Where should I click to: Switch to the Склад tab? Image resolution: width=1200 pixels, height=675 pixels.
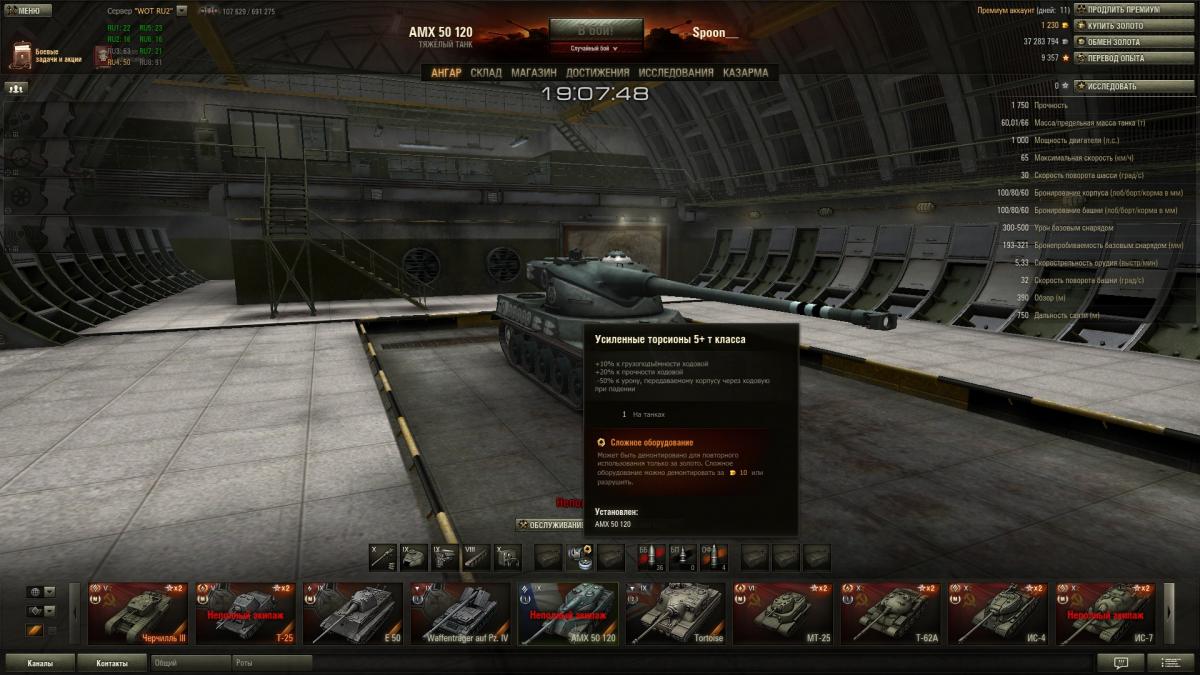coord(486,73)
